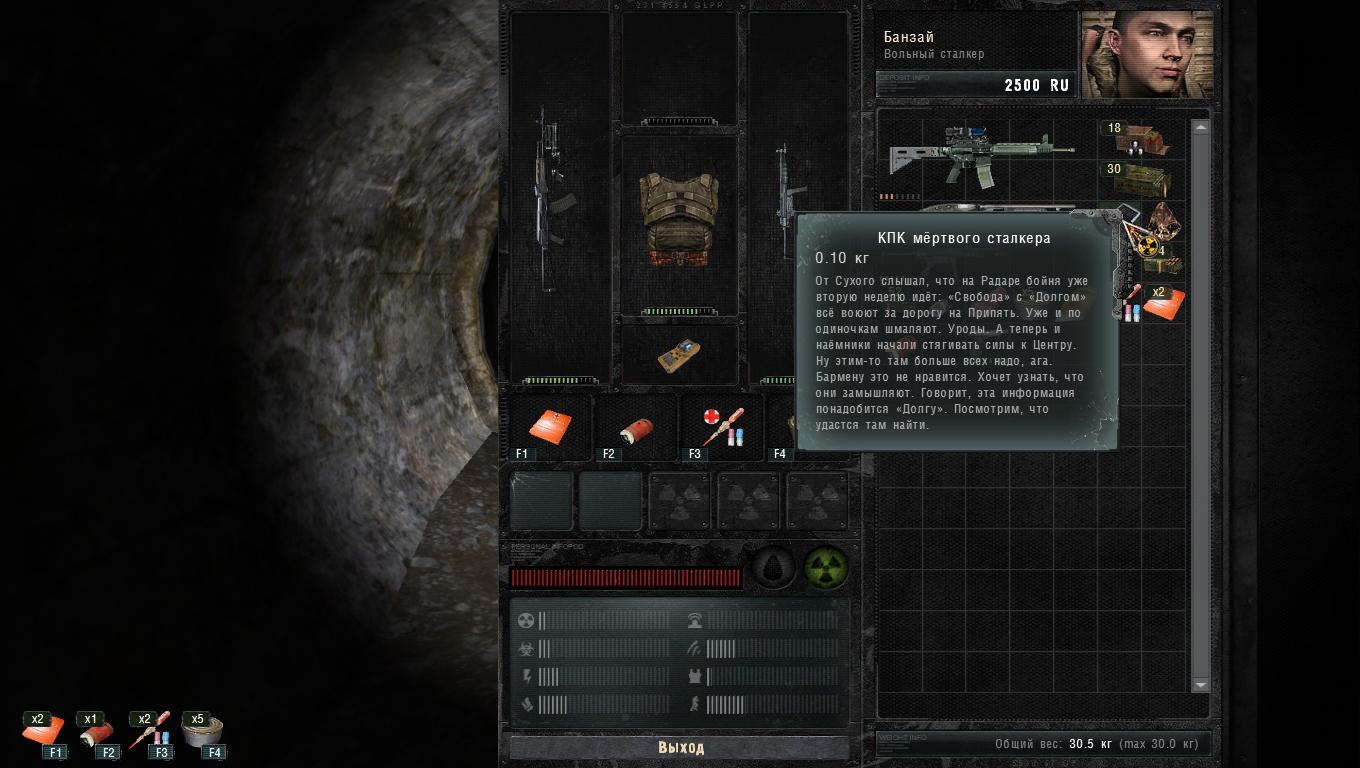Viewport: 1360px width, 768px height.
Task: Select the green ammo box with count 30
Action: (x=1142, y=181)
